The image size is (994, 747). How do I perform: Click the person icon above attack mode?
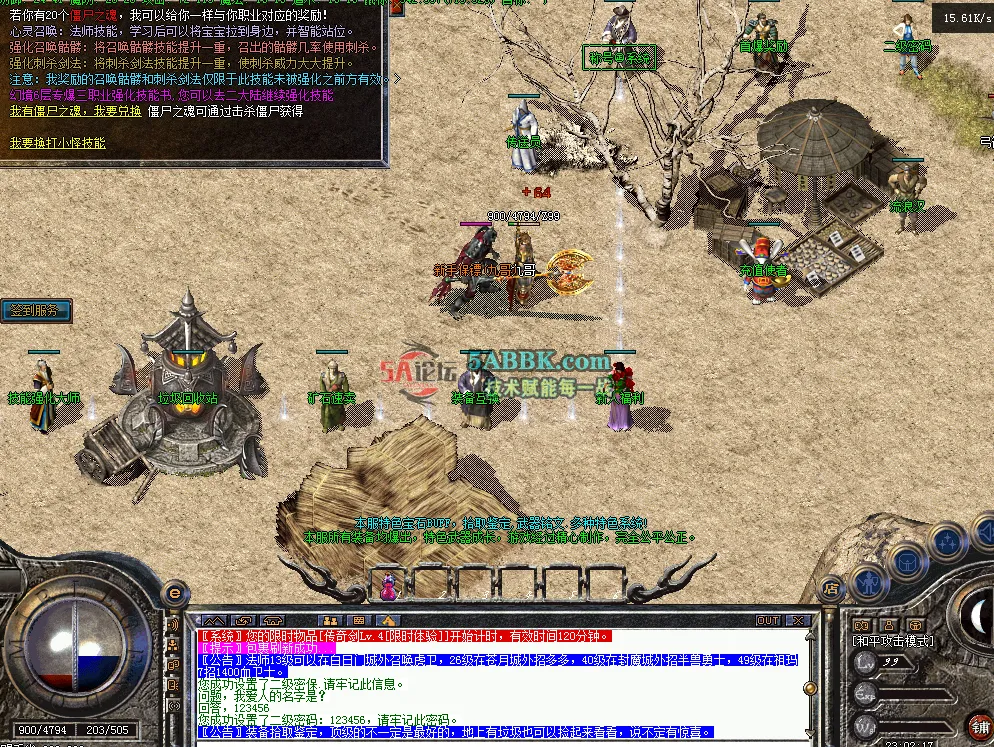pos(886,625)
